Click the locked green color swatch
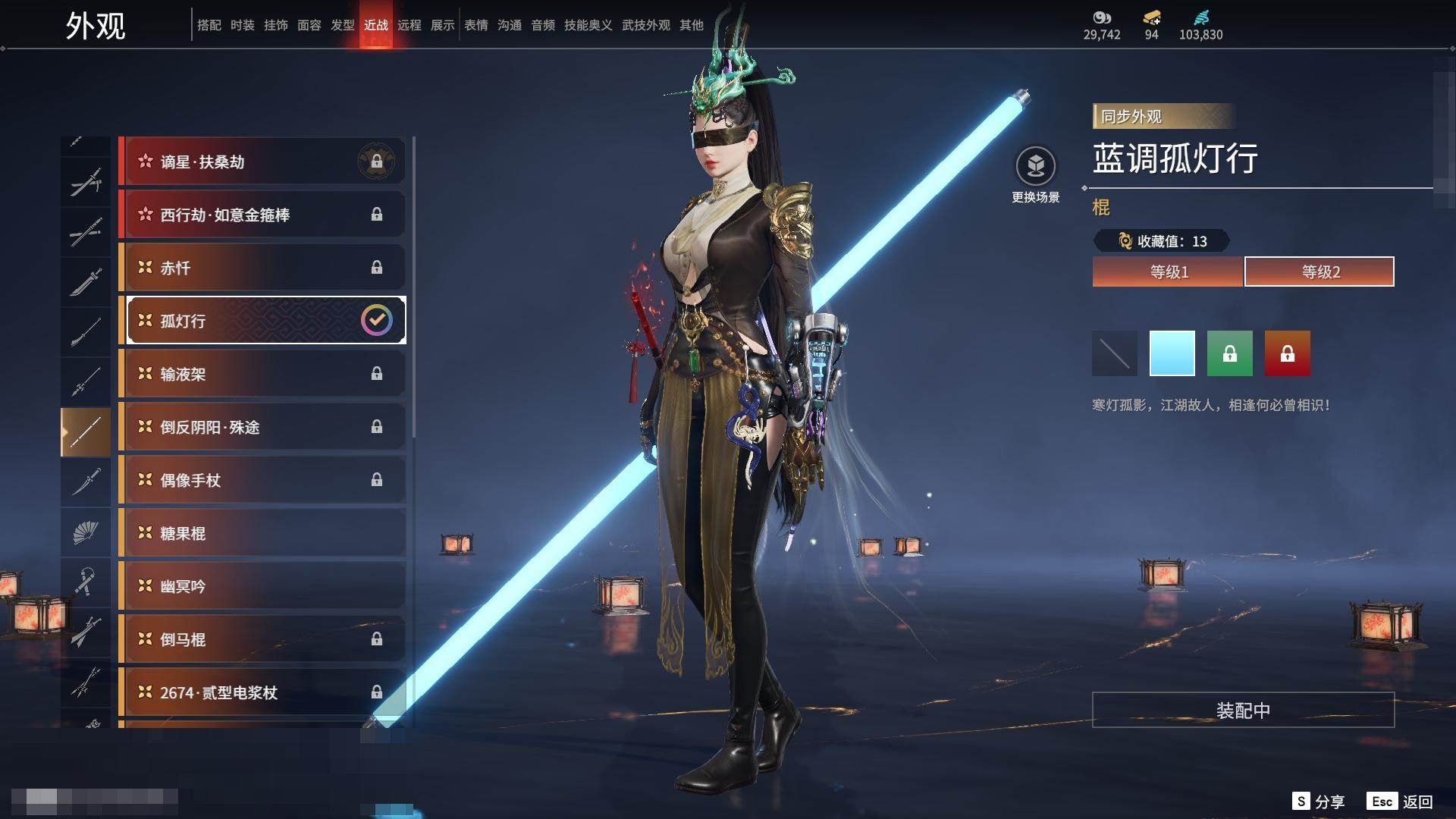 1230,353
